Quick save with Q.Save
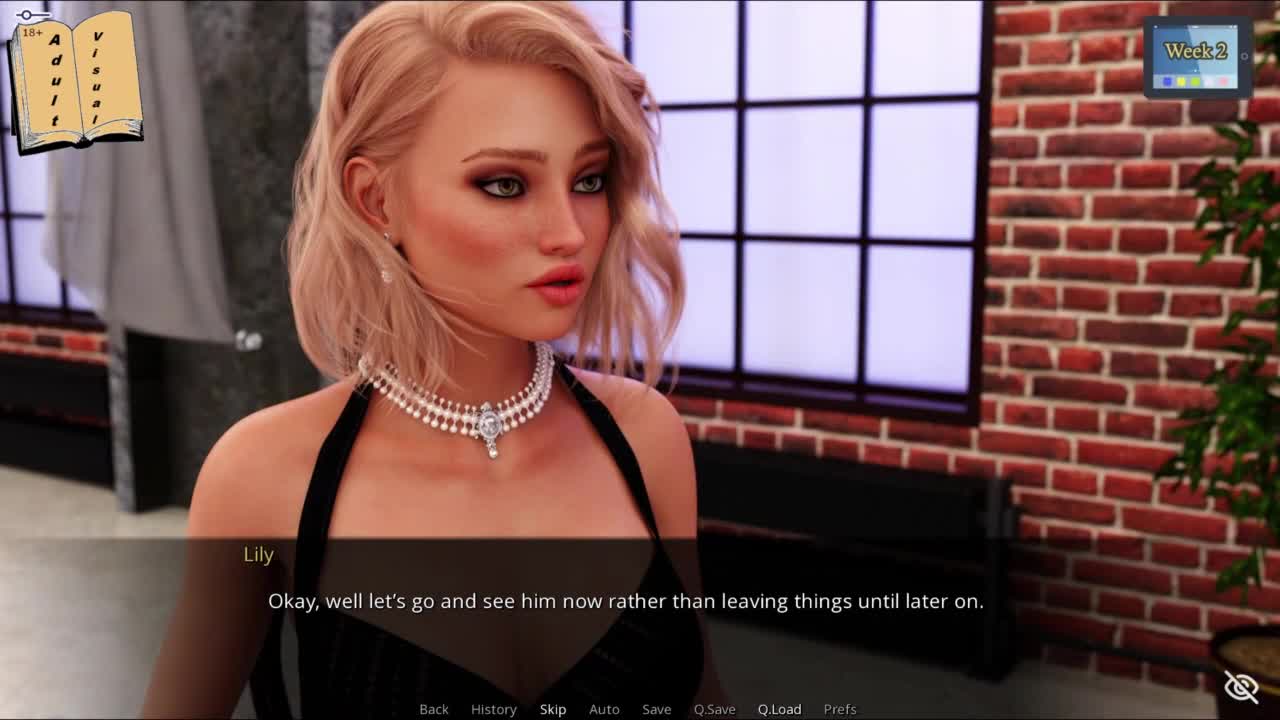 coord(715,709)
